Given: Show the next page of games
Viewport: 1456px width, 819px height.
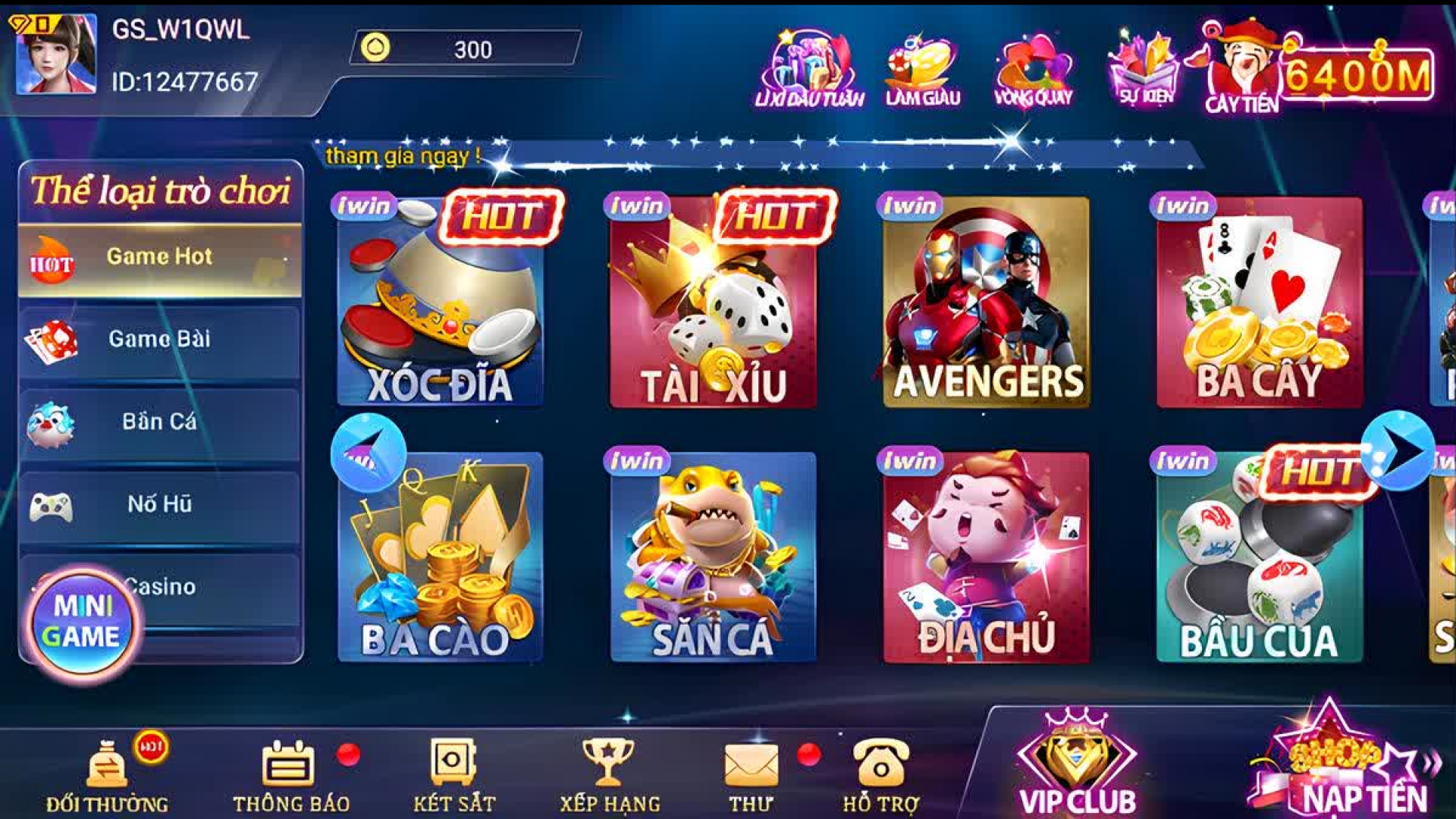Looking at the screenshot, I should pos(1398,451).
